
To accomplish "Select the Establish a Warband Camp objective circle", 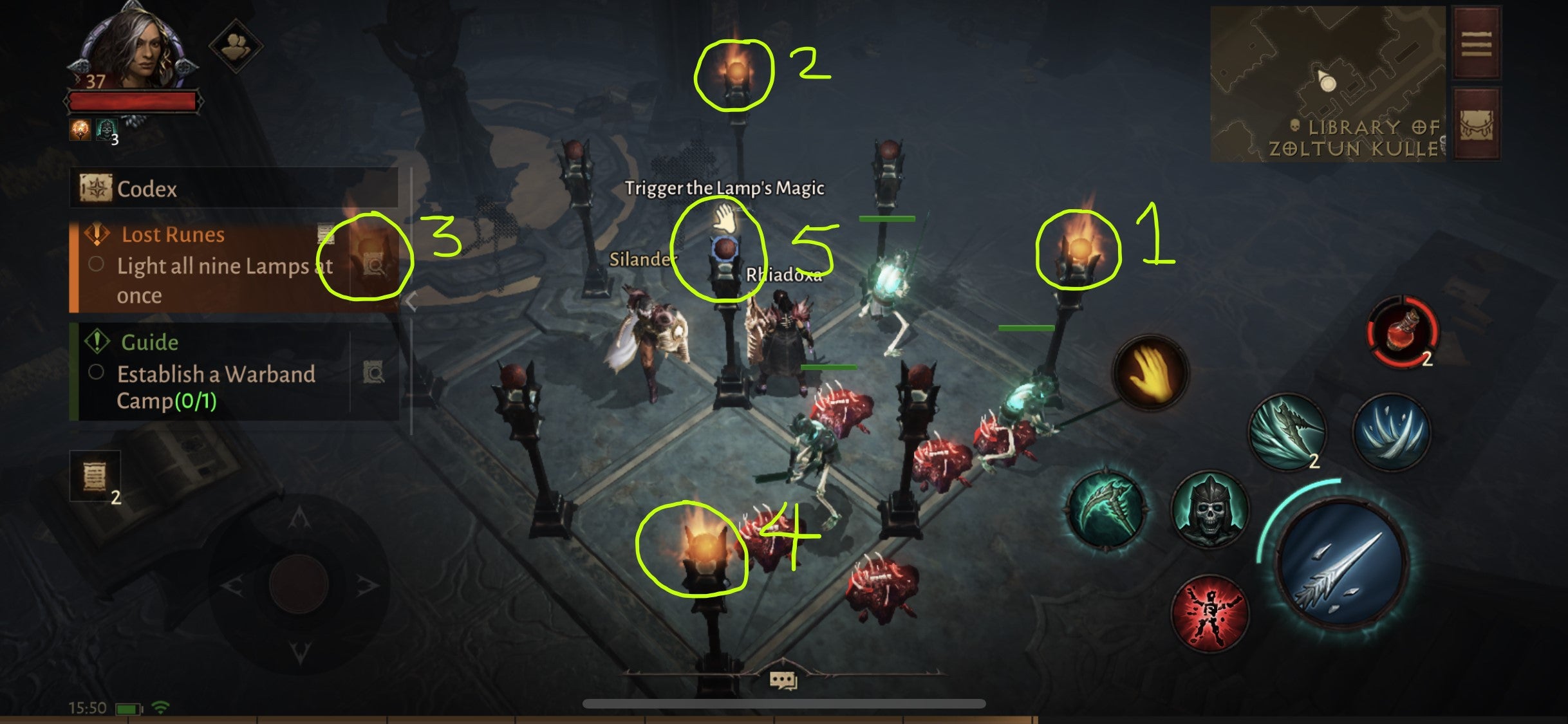I will (x=97, y=372).
